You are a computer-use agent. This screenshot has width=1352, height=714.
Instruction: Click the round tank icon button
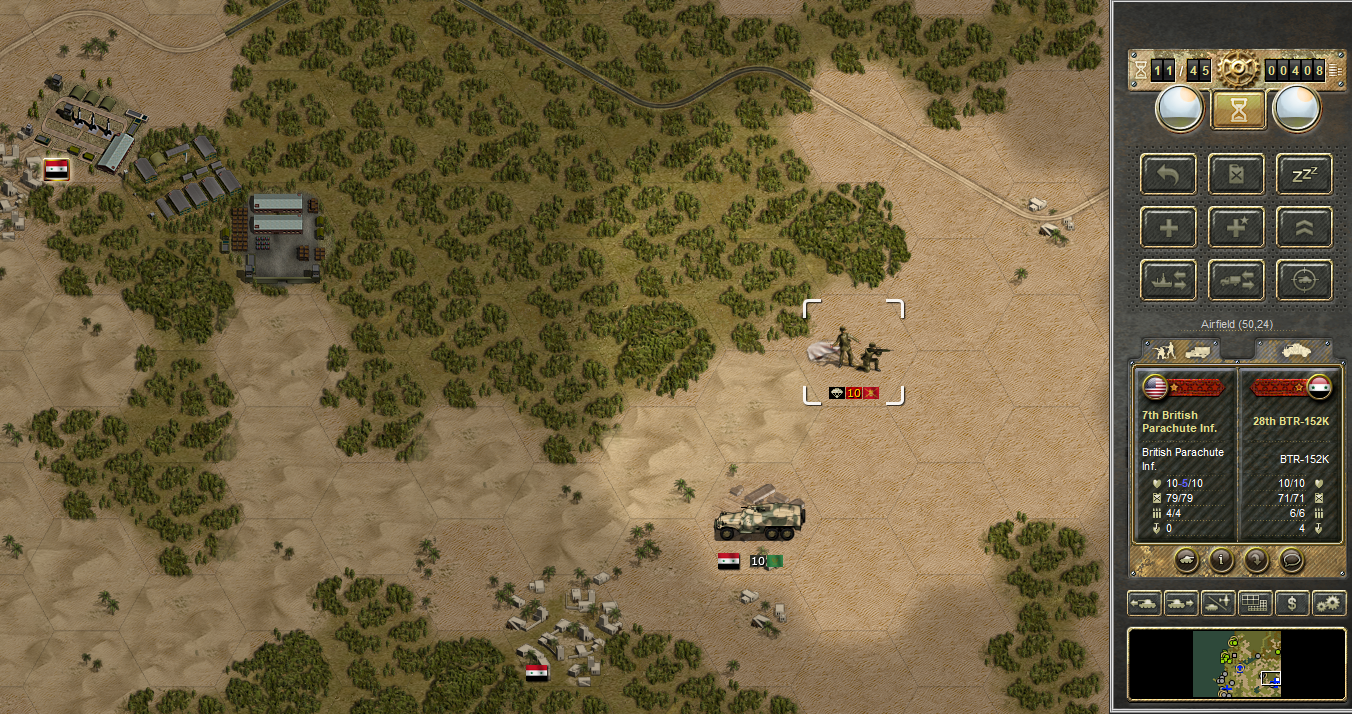pyautogui.click(x=1186, y=560)
